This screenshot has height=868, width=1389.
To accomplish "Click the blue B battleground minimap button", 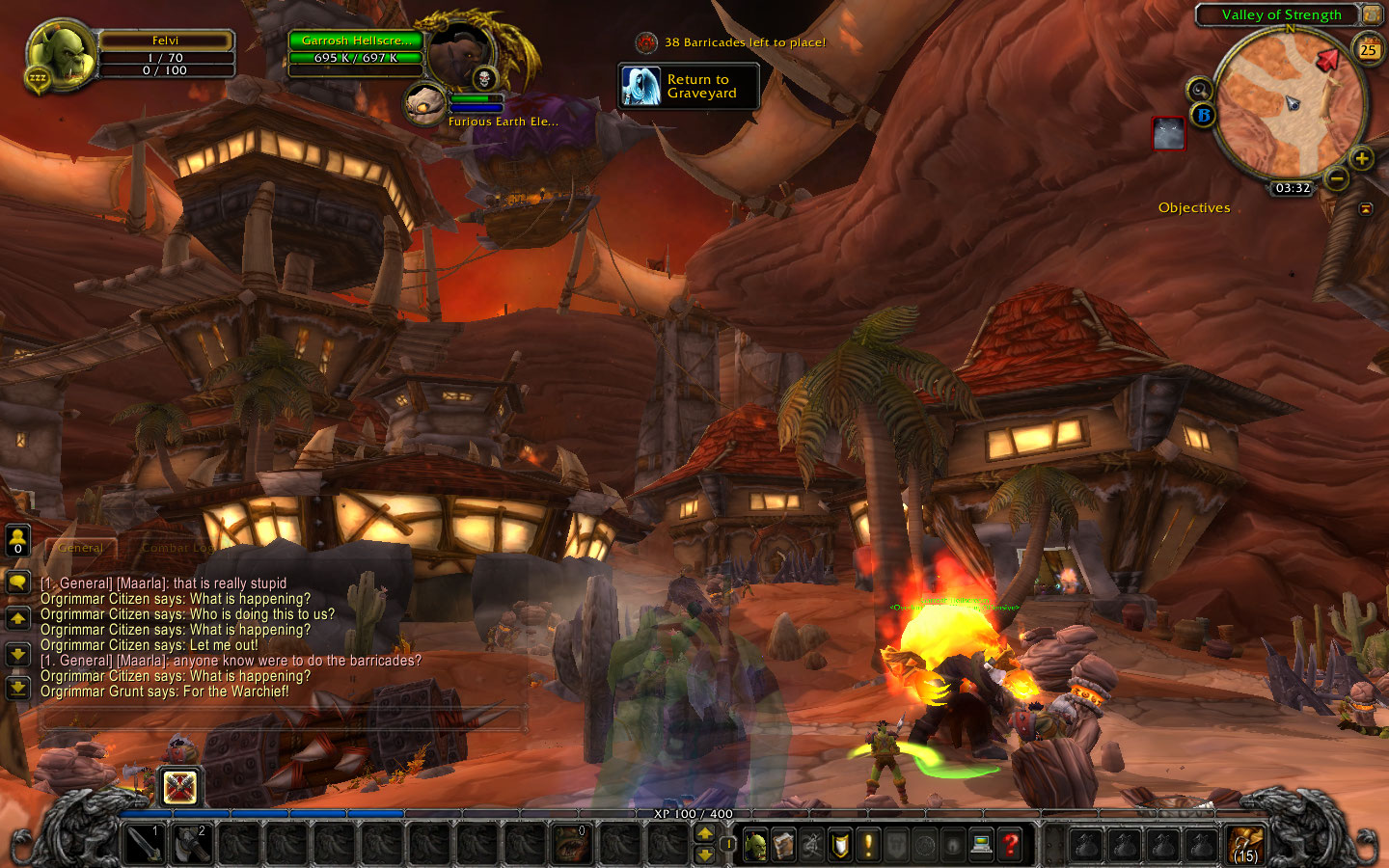I will point(1203,115).
